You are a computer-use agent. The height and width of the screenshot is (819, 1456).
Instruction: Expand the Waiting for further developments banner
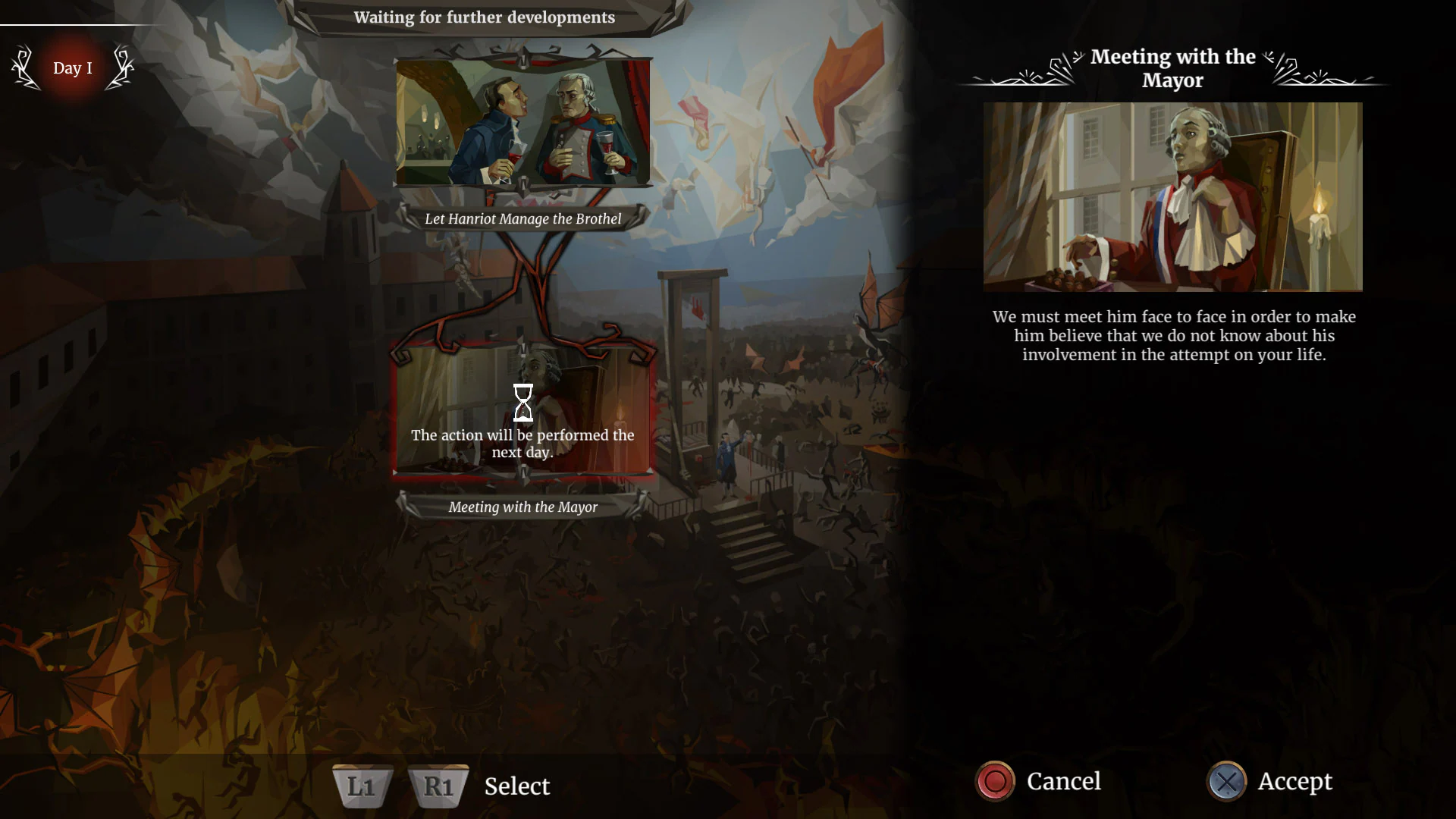485,17
